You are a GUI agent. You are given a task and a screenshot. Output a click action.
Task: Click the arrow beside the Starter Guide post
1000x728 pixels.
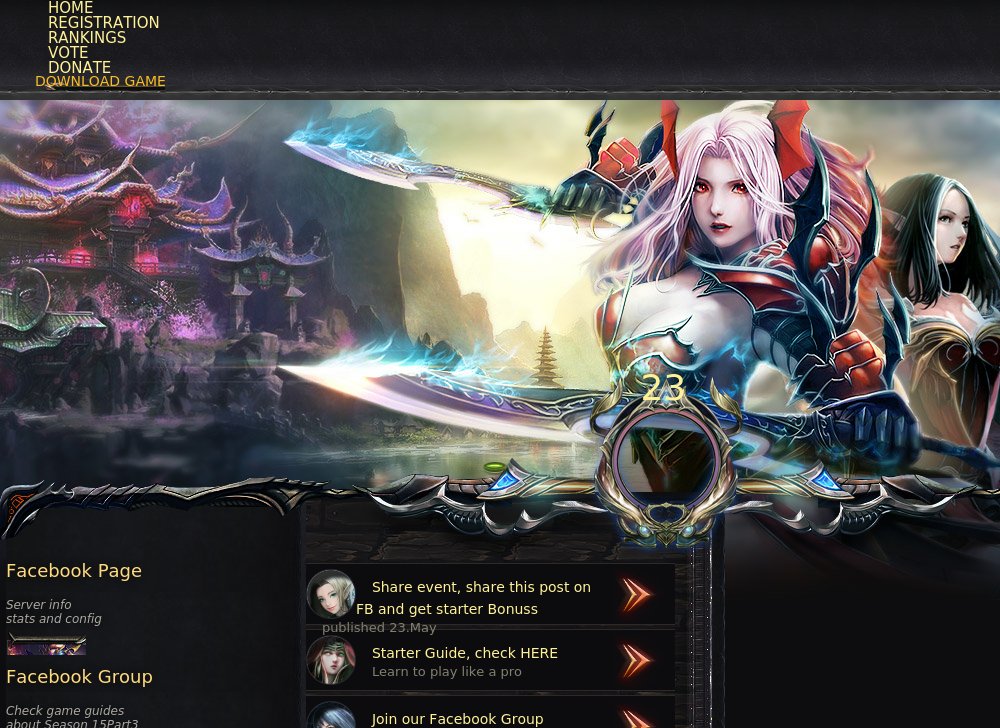click(636, 661)
